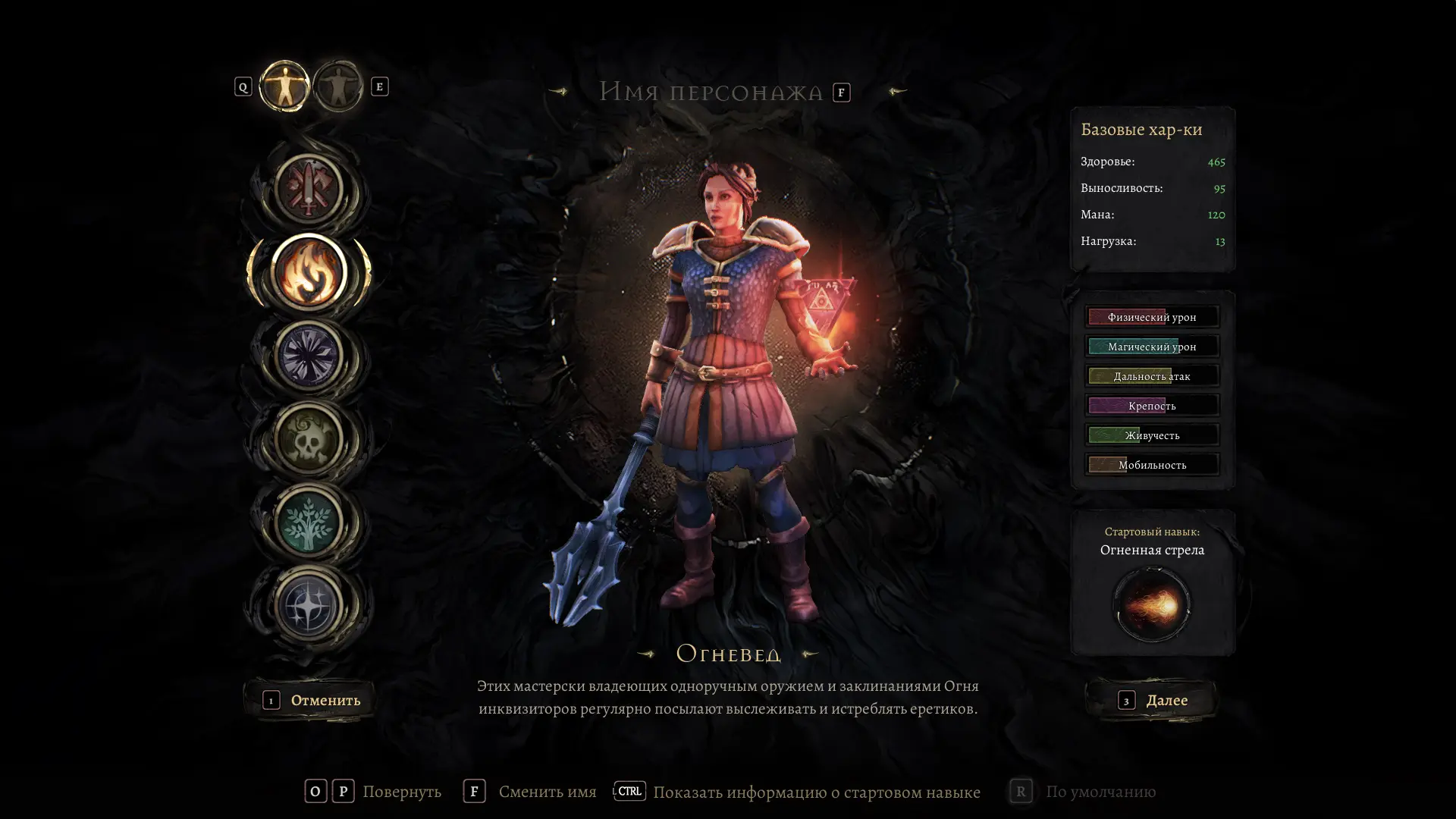Click Показать информацию о стартовом навыке
The height and width of the screenshot is (819, 1456).
816,792
